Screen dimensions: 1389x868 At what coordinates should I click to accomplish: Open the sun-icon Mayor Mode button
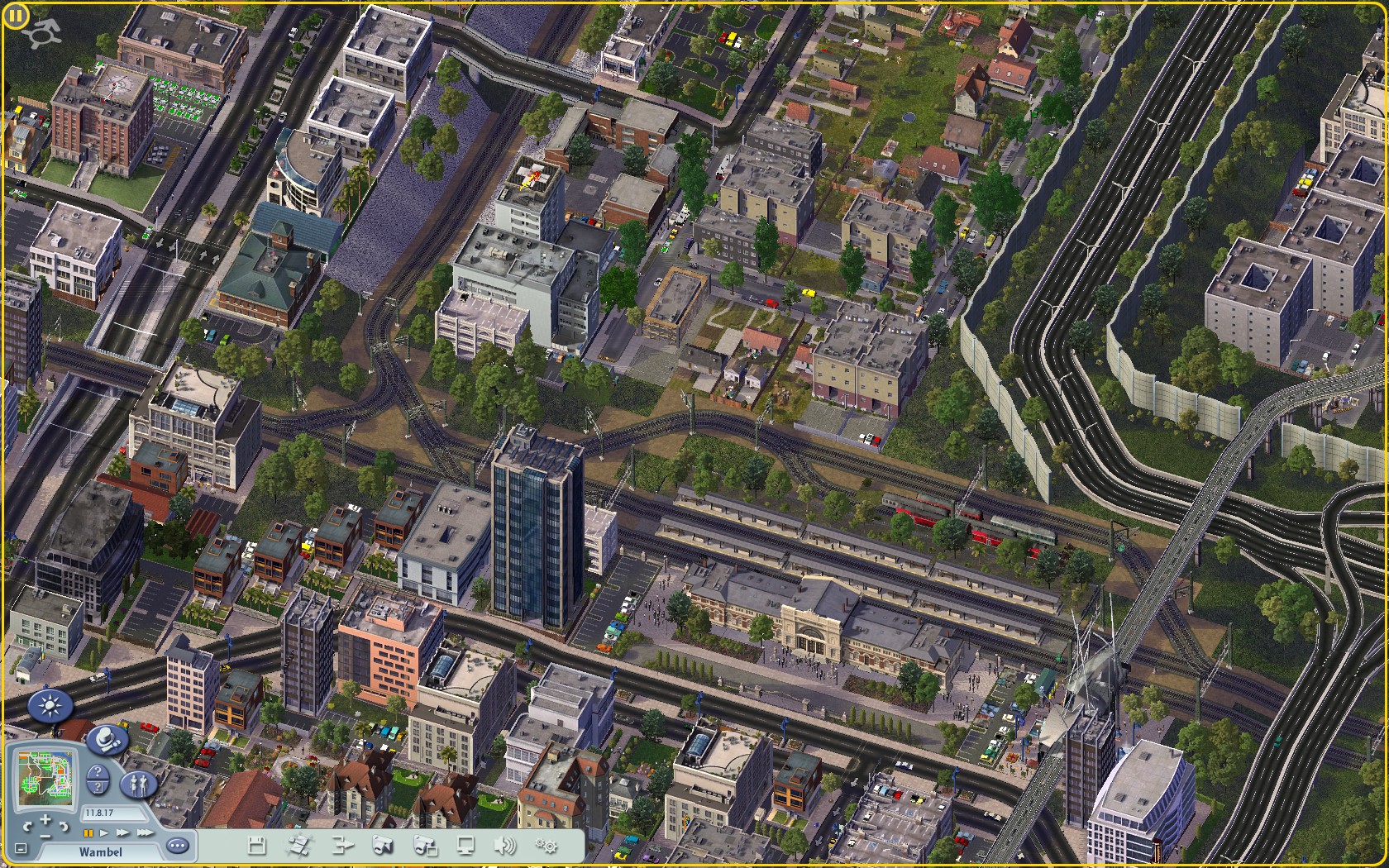[51, 707]
